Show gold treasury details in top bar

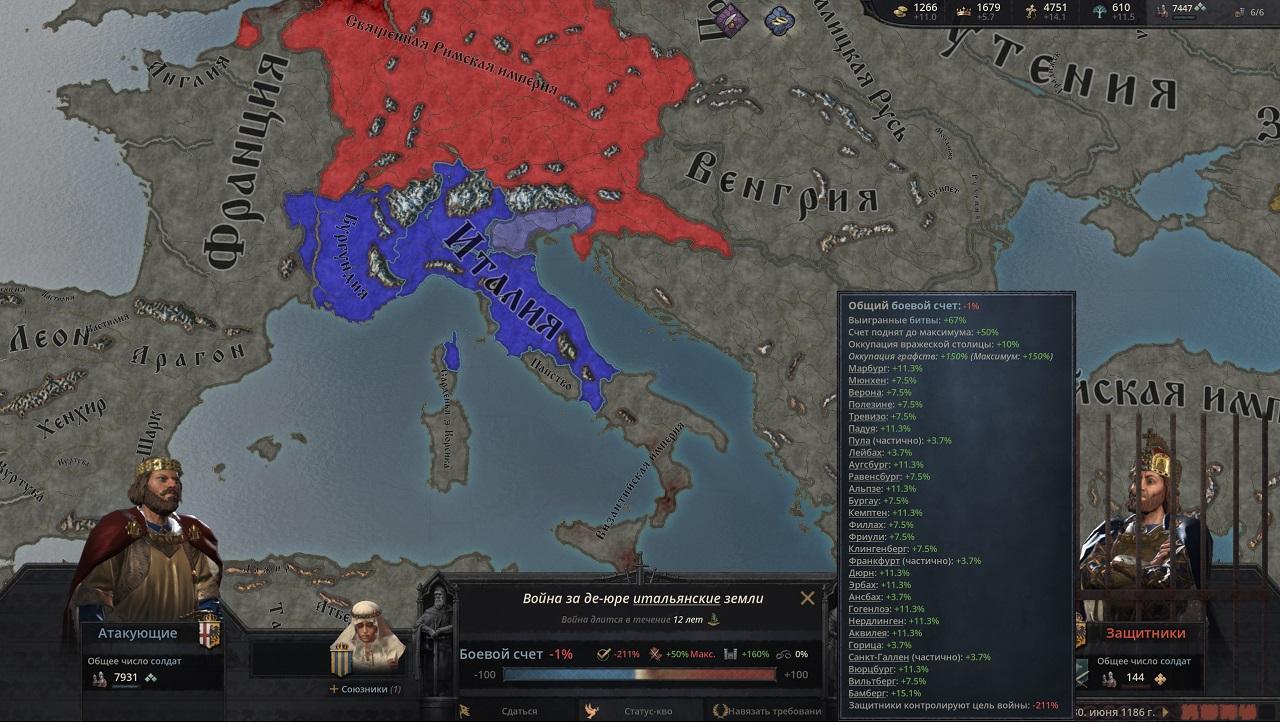(x=915, y=11)
